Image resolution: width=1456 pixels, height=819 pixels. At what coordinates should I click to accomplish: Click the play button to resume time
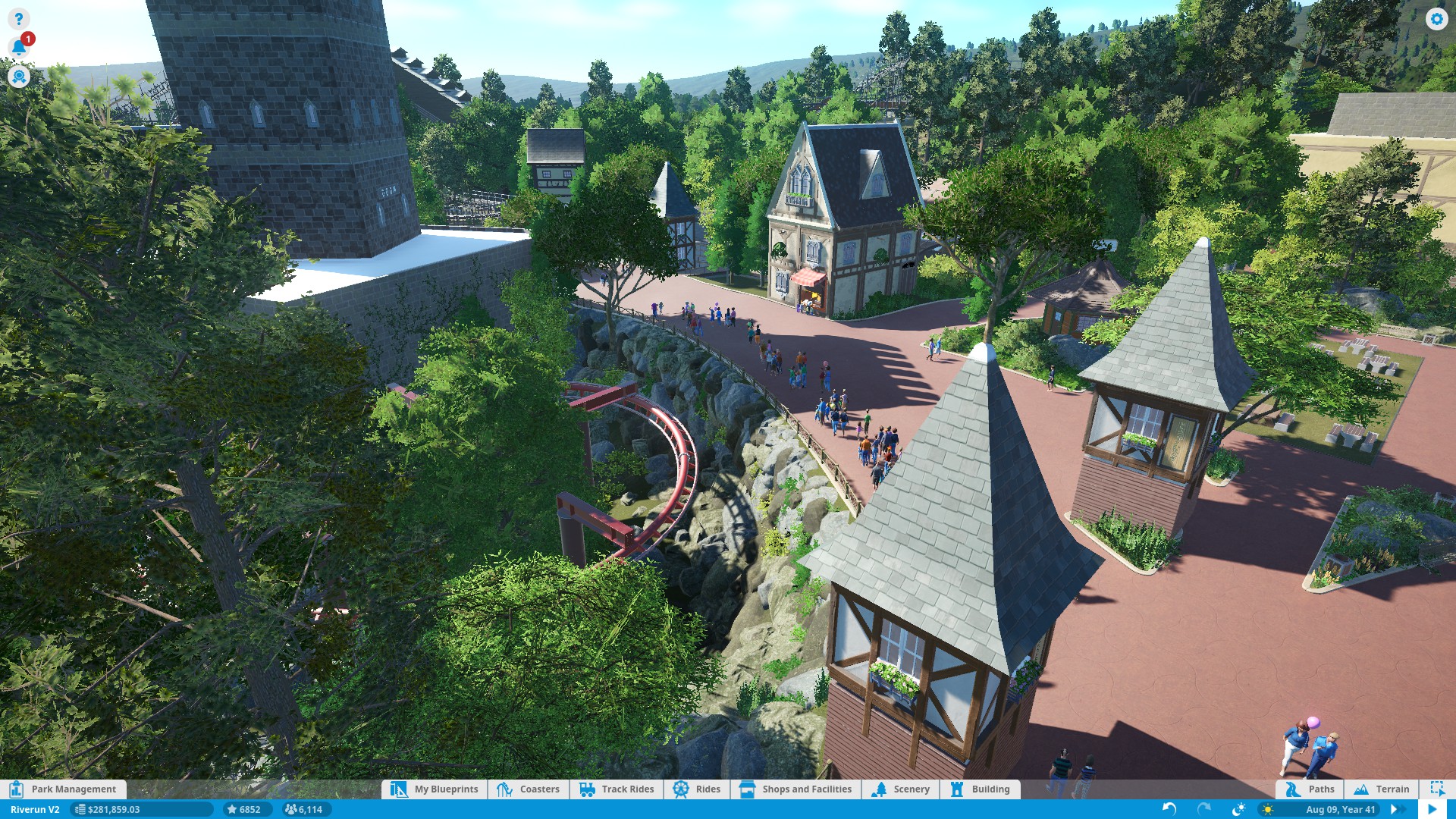pos(1432,809)
